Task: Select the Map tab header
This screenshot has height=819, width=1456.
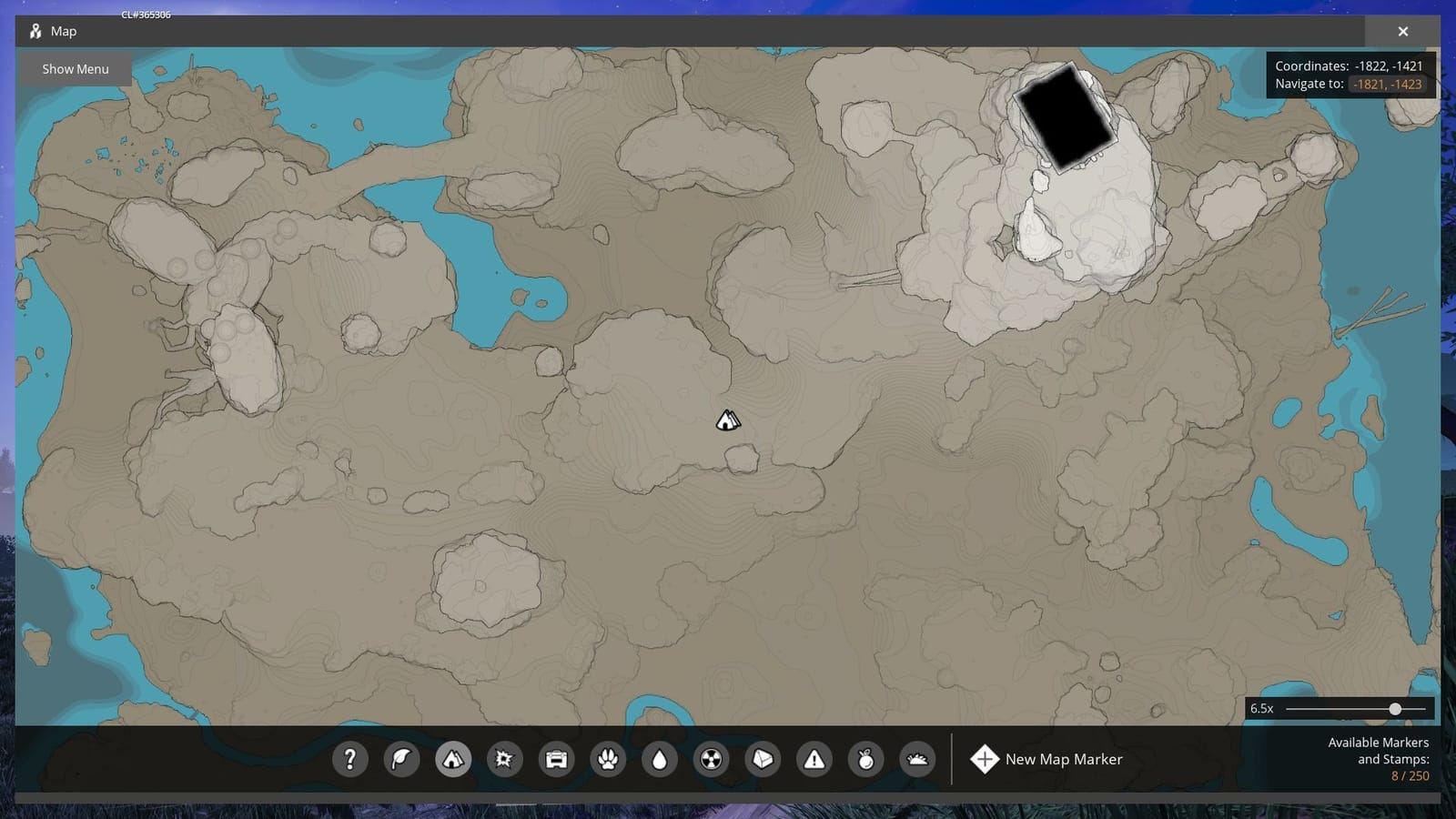Action: click(64, 30)
